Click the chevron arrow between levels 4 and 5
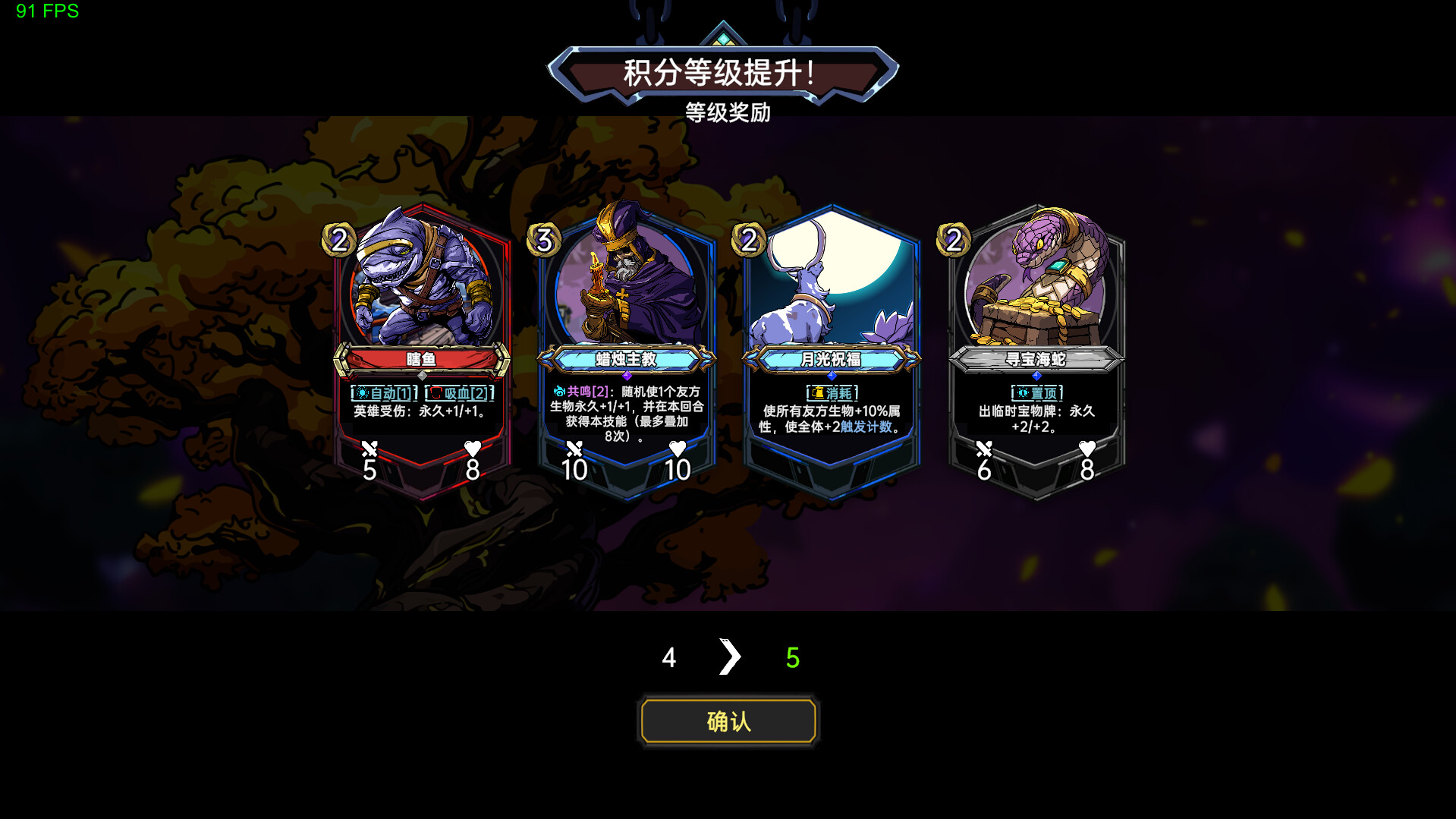The height and width of the screenshot is (819, 1456). [x=729, y=656]
